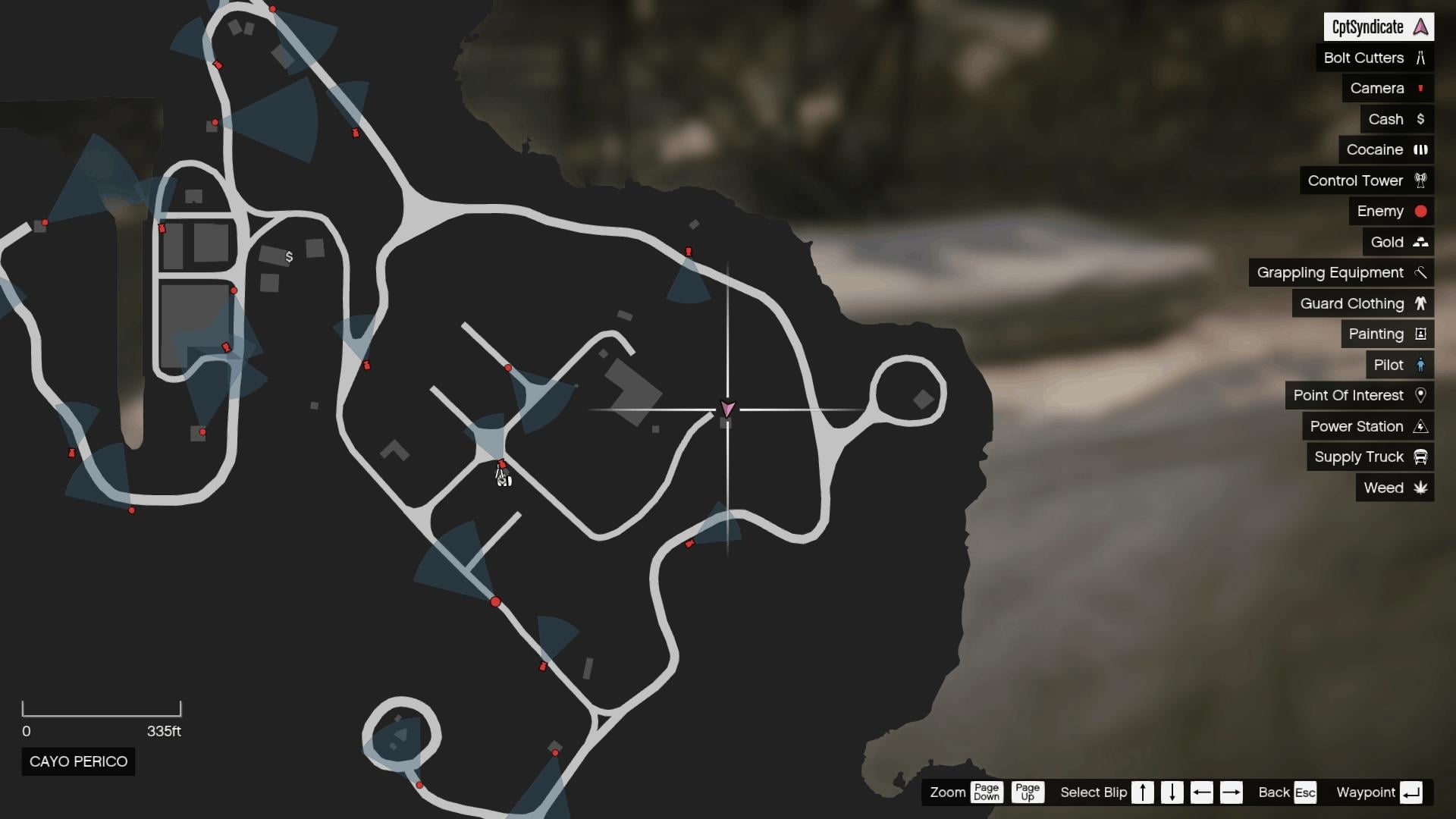1456x819 pixels.
Task: Click the Weed leaf icon
Action: point(1421,488)
